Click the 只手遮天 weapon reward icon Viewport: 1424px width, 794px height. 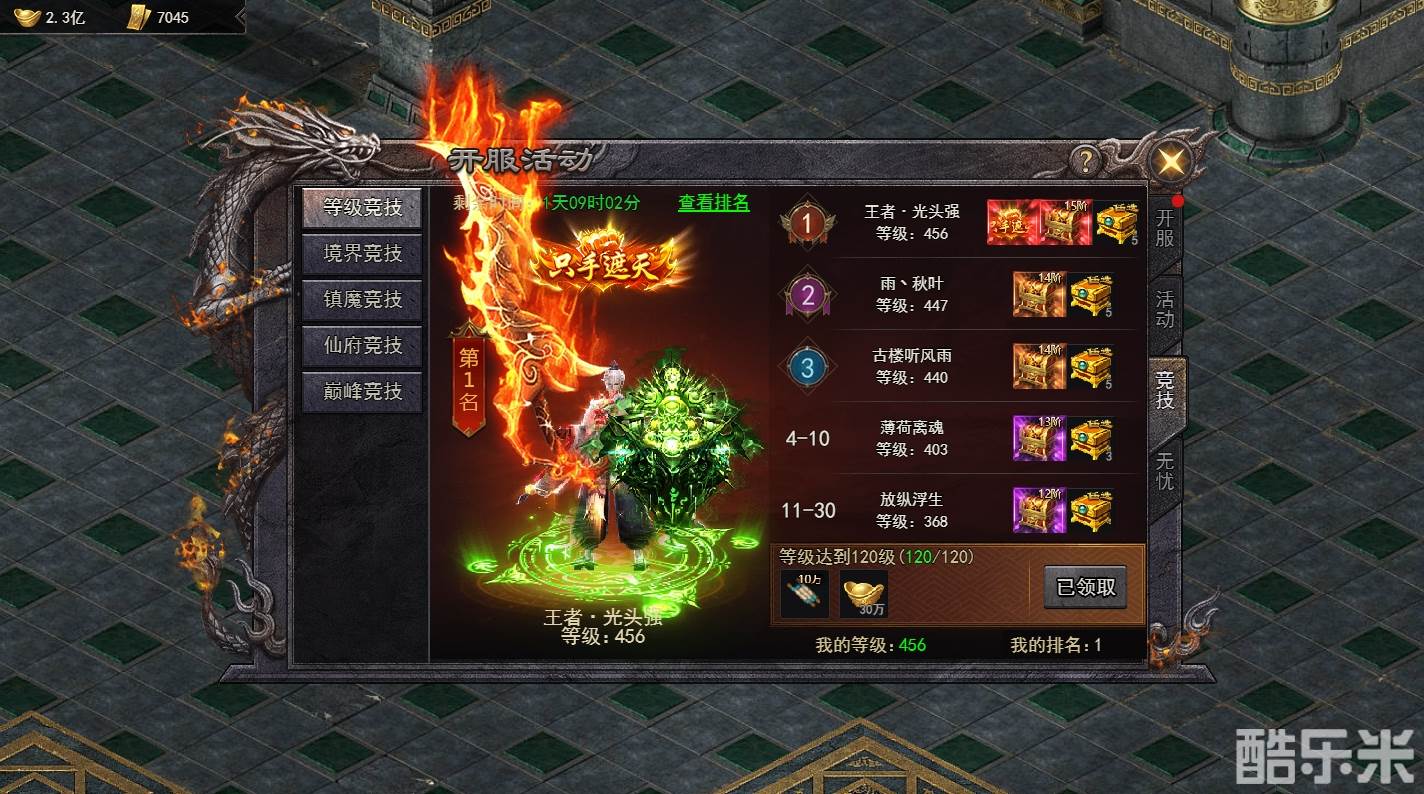(x=1011, y=222)
